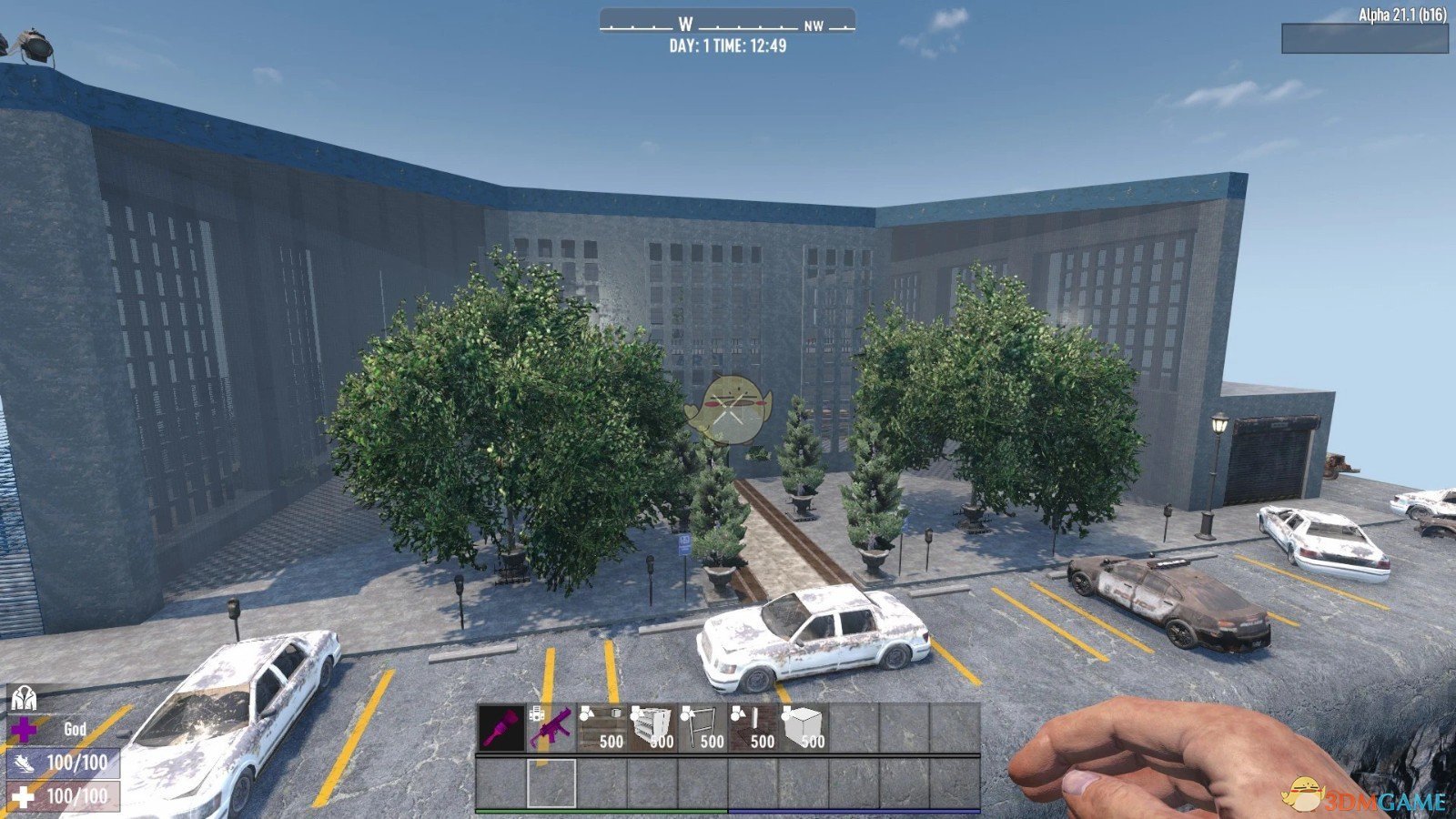Click the medical cross icon beside lower 100/100
This screenshot has width=1456, height=819.
tap(24, 799)
